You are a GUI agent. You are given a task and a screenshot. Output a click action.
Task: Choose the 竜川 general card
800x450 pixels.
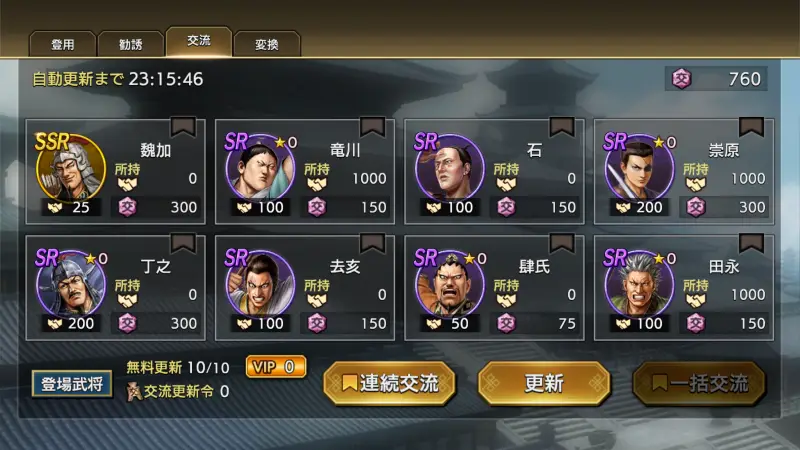point(305,172)
